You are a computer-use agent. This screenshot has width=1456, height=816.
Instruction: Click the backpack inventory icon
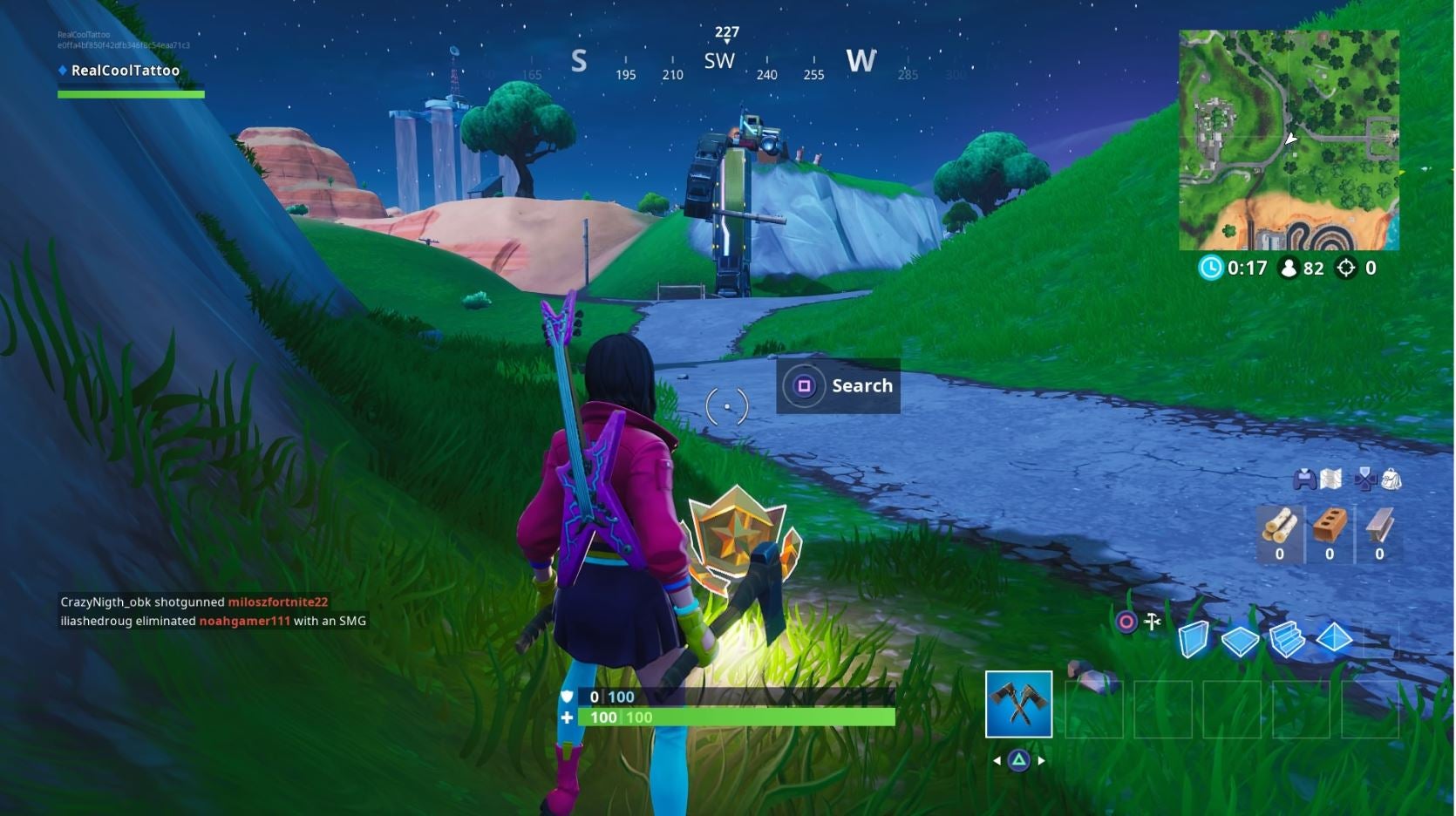coord(1391,479)
